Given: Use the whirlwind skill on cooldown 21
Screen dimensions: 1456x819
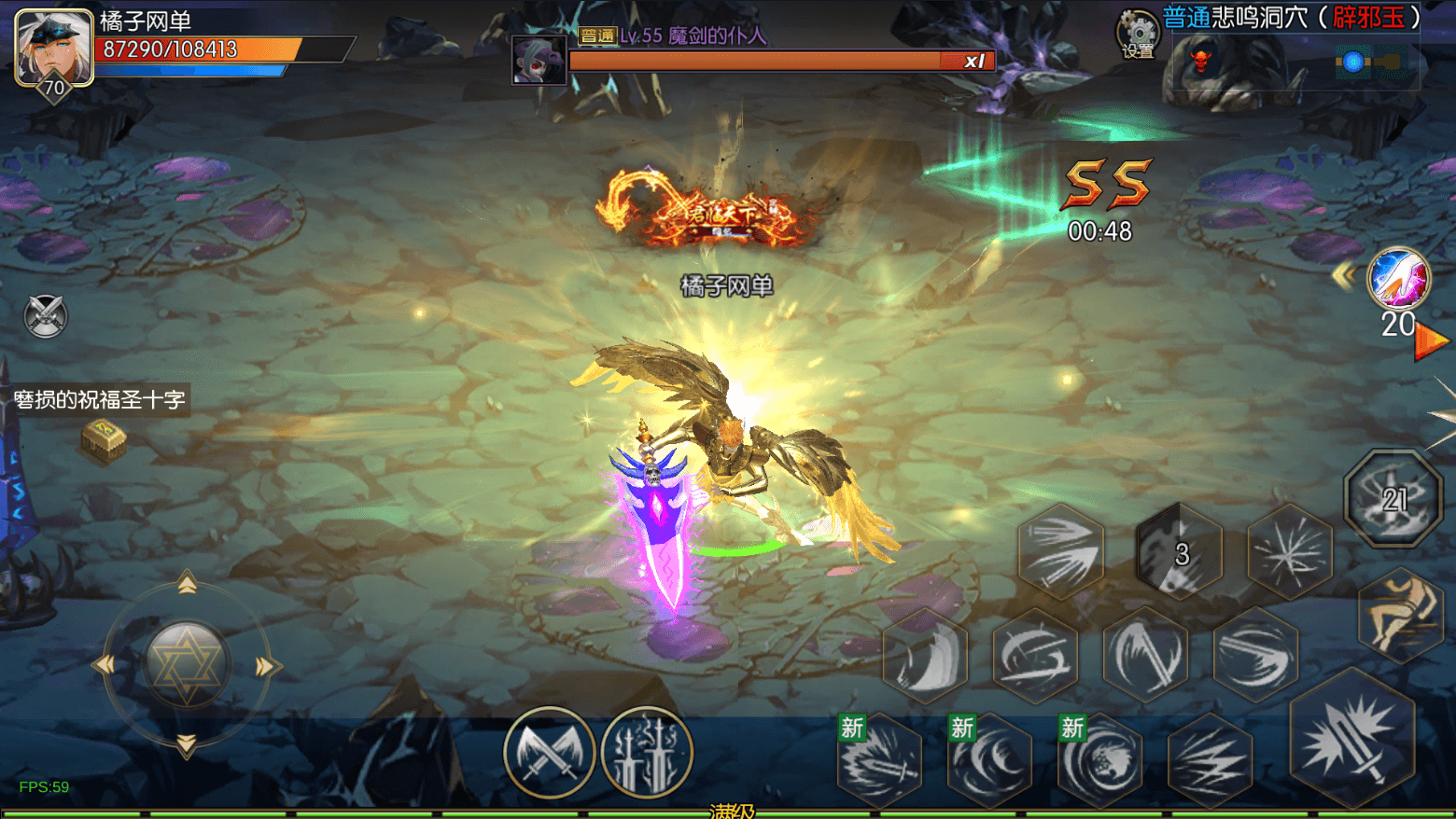Looking at the screenshot, I should 1393,499.
